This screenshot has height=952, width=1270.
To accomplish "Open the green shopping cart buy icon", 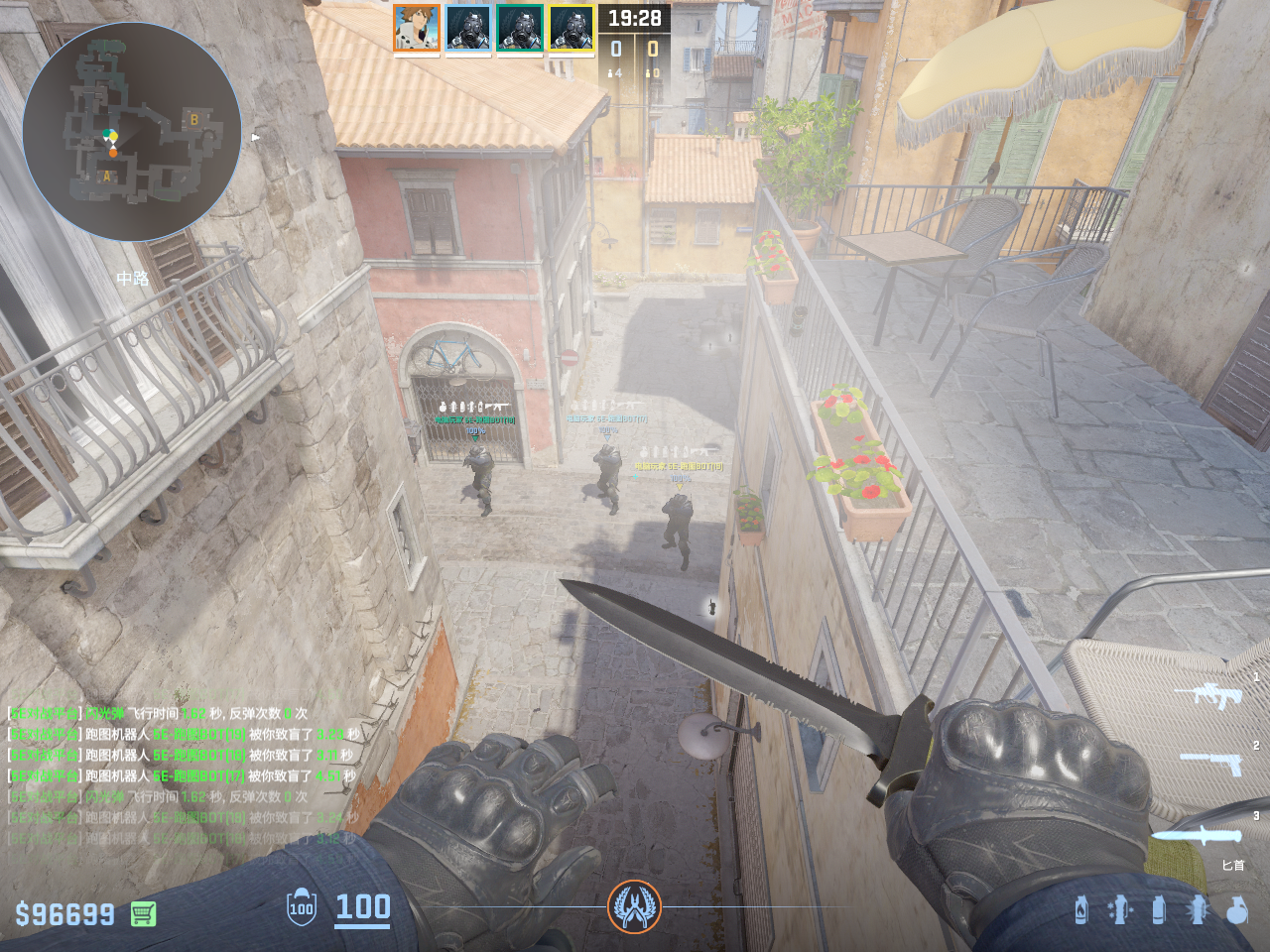I will (x=144, y=913).
